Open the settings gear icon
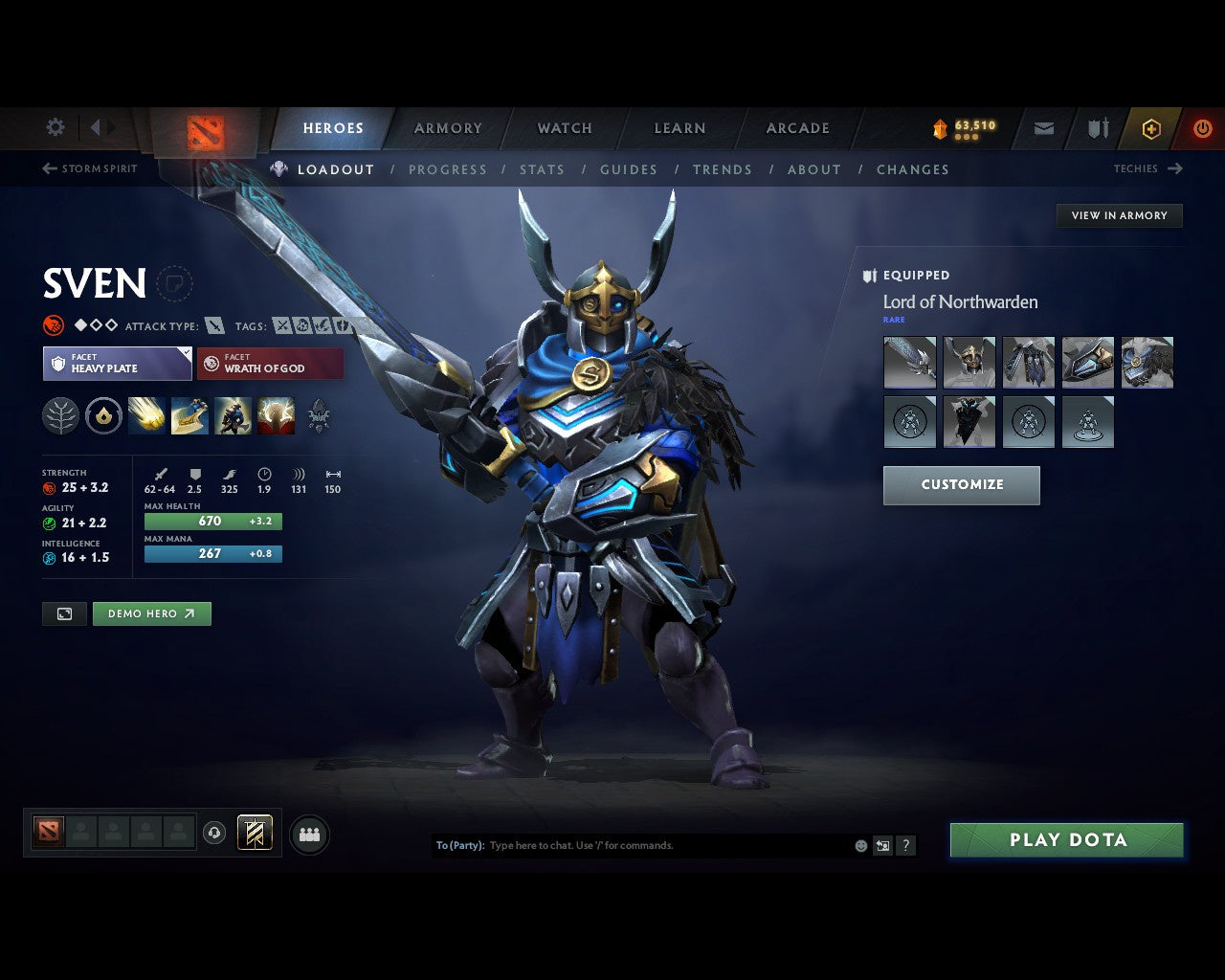Image resolution: width=1225 pixels, height=980 pixels. [x=55, y=127]
